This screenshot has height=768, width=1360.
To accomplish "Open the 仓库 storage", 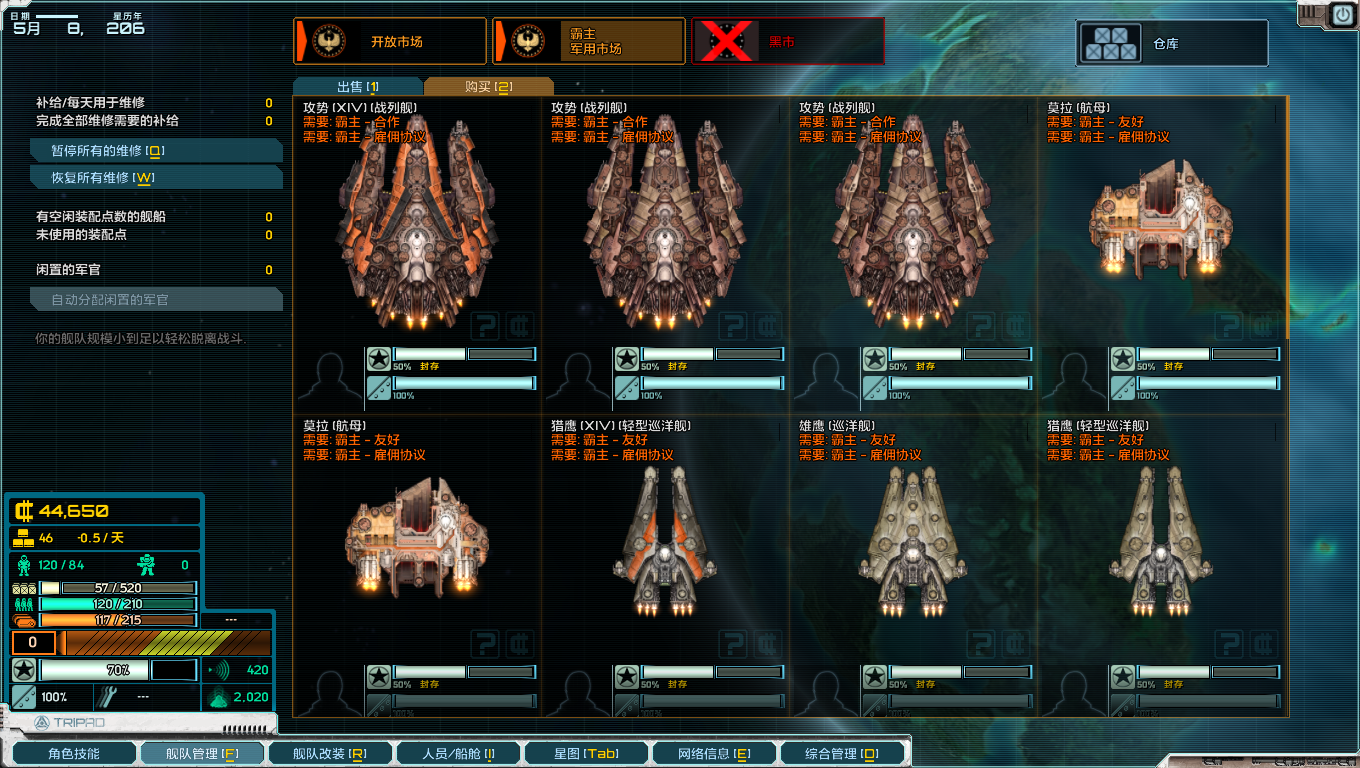I will [1172, 44].
